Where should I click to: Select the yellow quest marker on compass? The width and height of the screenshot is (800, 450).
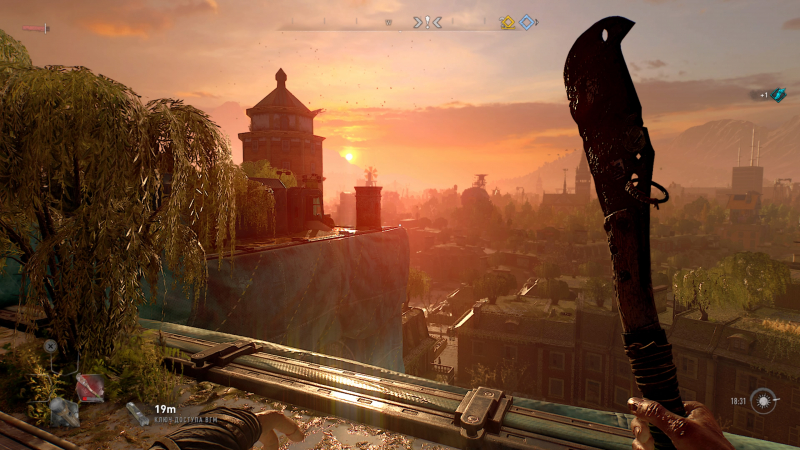[507, 22]
